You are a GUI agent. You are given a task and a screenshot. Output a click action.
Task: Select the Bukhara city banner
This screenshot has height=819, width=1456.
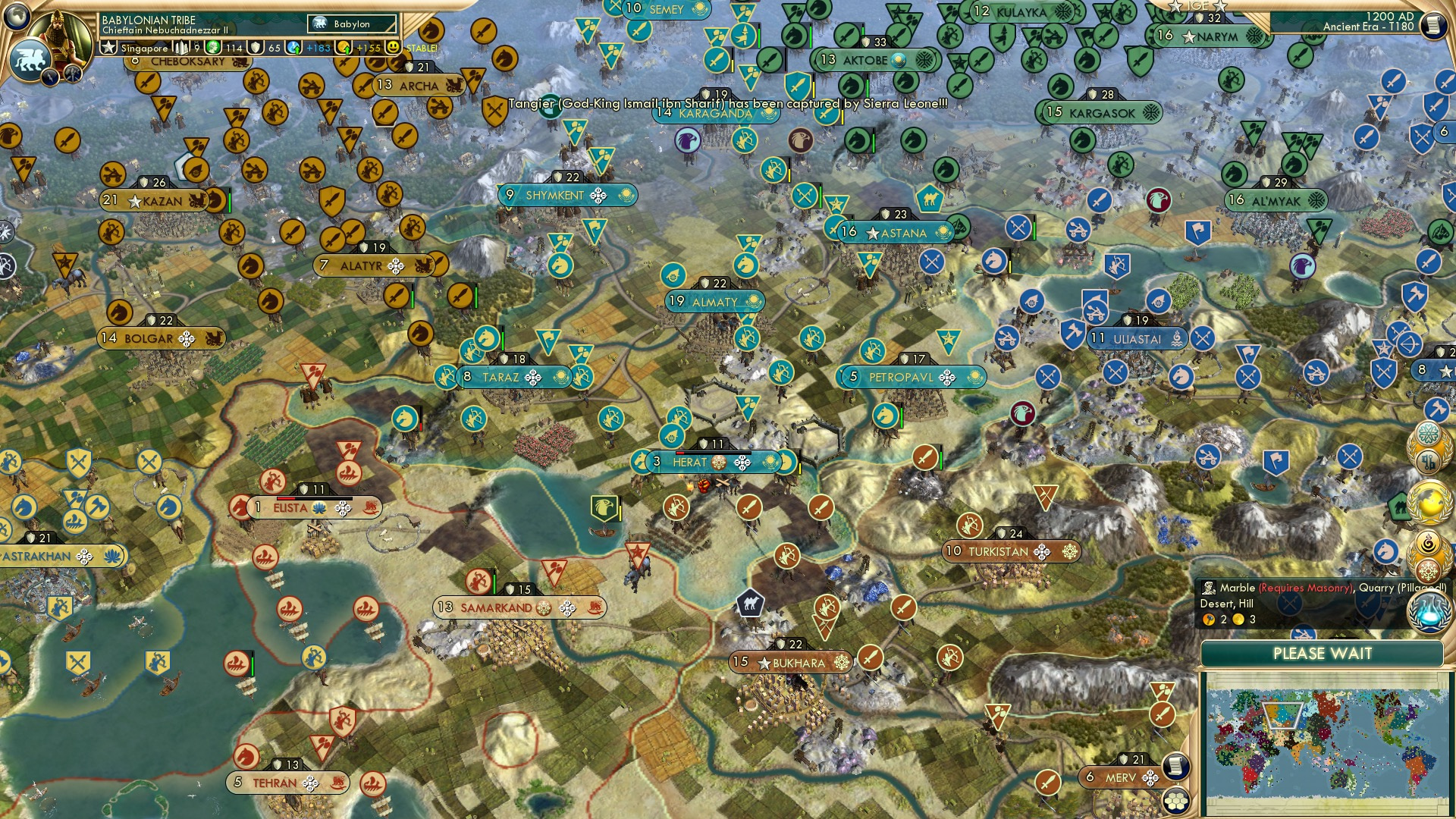point(789,662)
